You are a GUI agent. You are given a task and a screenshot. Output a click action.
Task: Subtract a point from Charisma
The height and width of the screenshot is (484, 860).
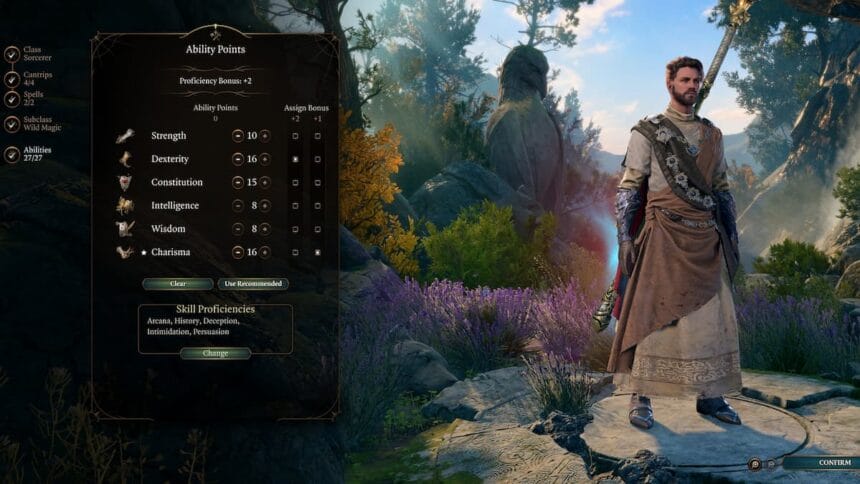(238, 252)
